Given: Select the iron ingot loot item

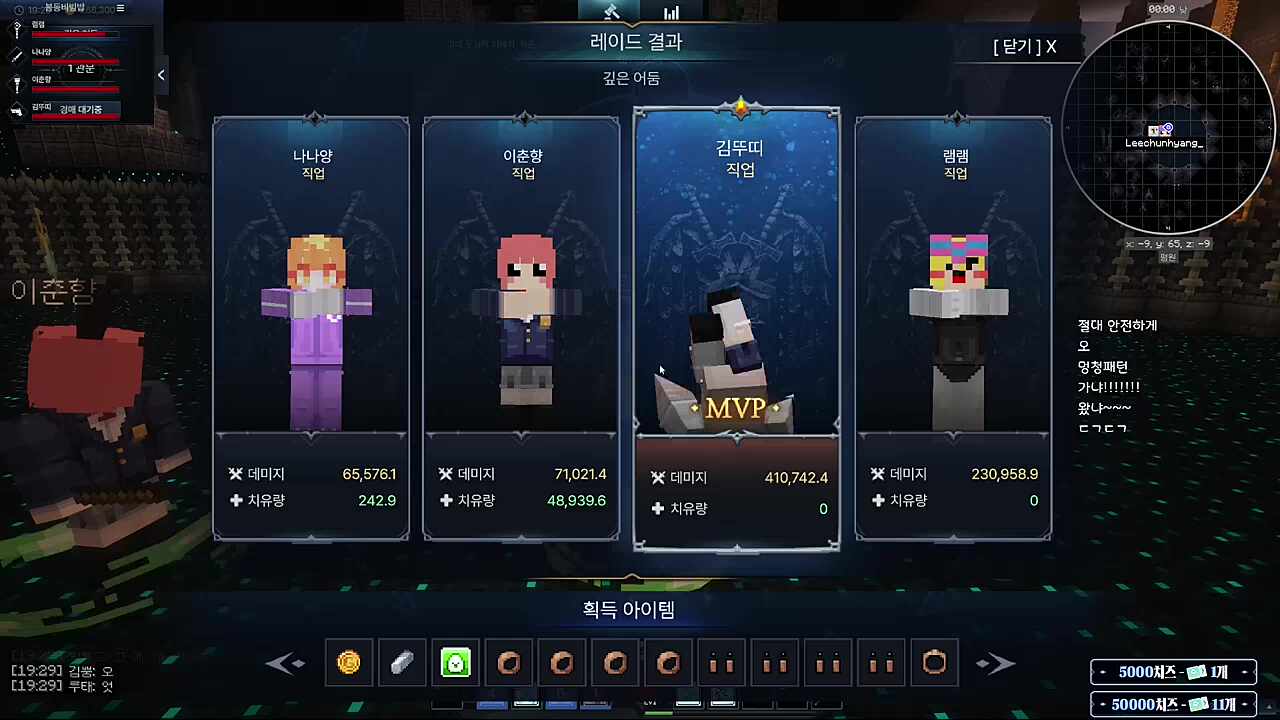Looking at the screenshot, I should point(402,663).
